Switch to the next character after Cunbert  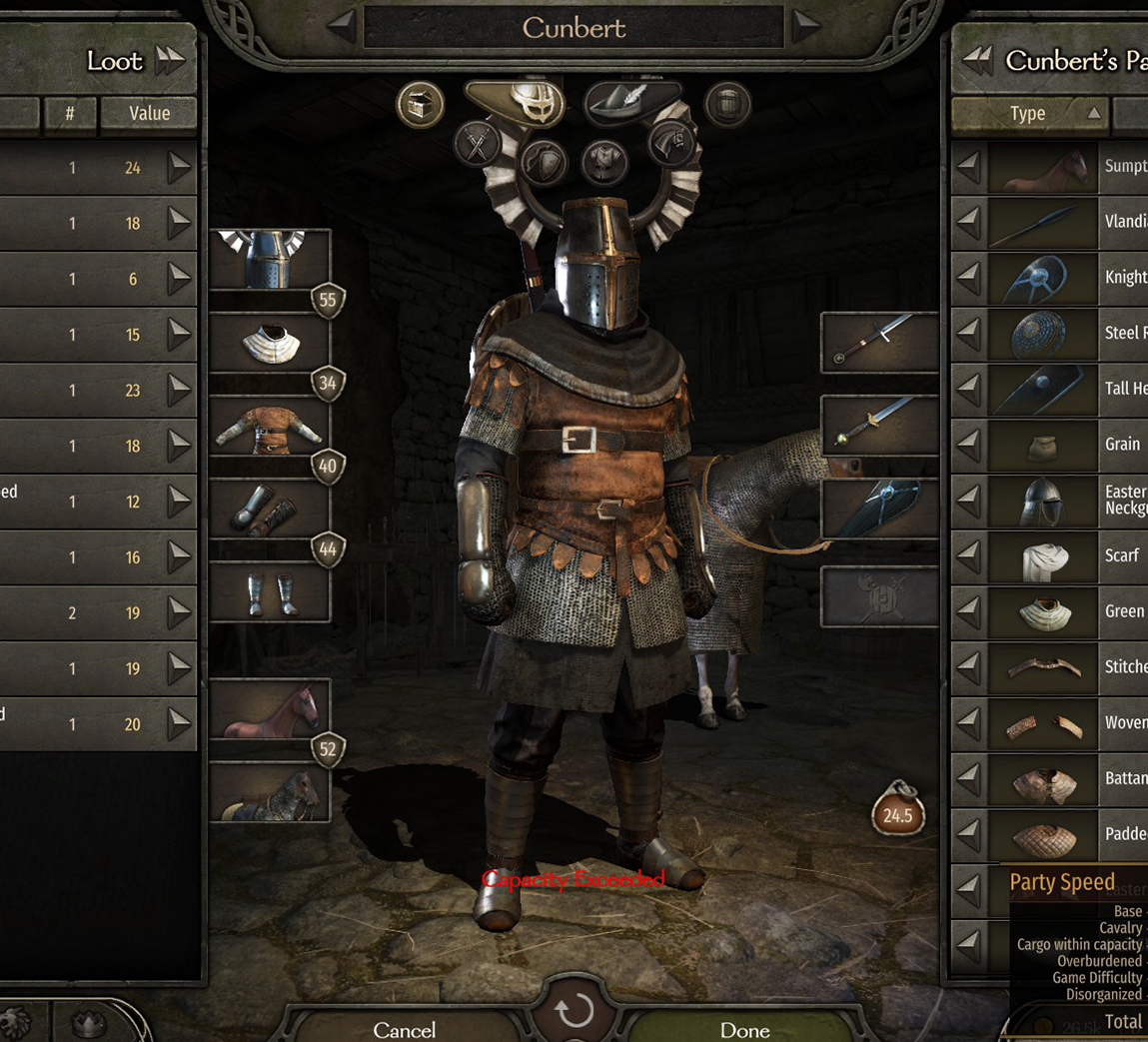(806, 27)
